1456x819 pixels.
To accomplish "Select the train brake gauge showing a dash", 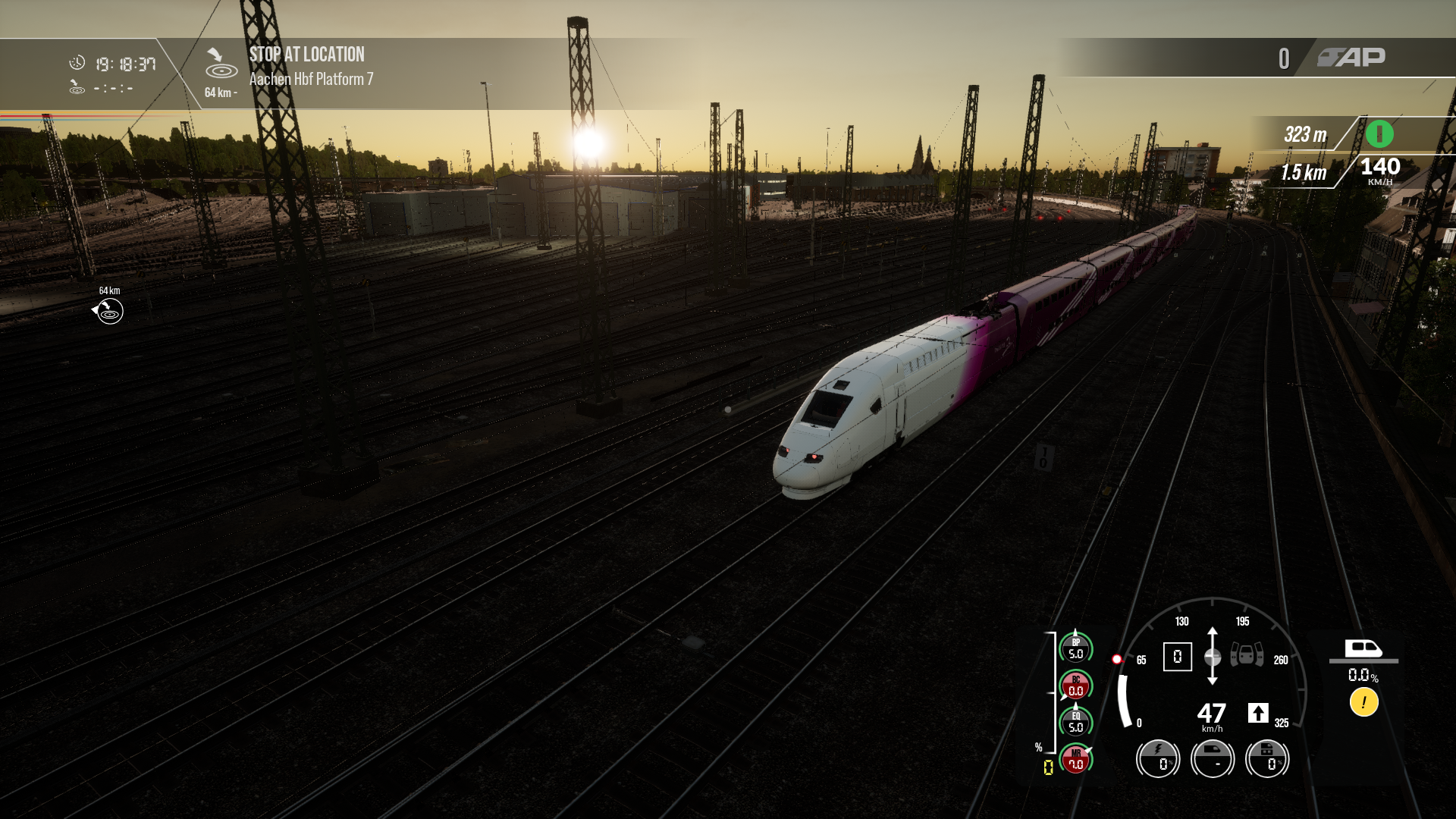I will [1213, 758].
